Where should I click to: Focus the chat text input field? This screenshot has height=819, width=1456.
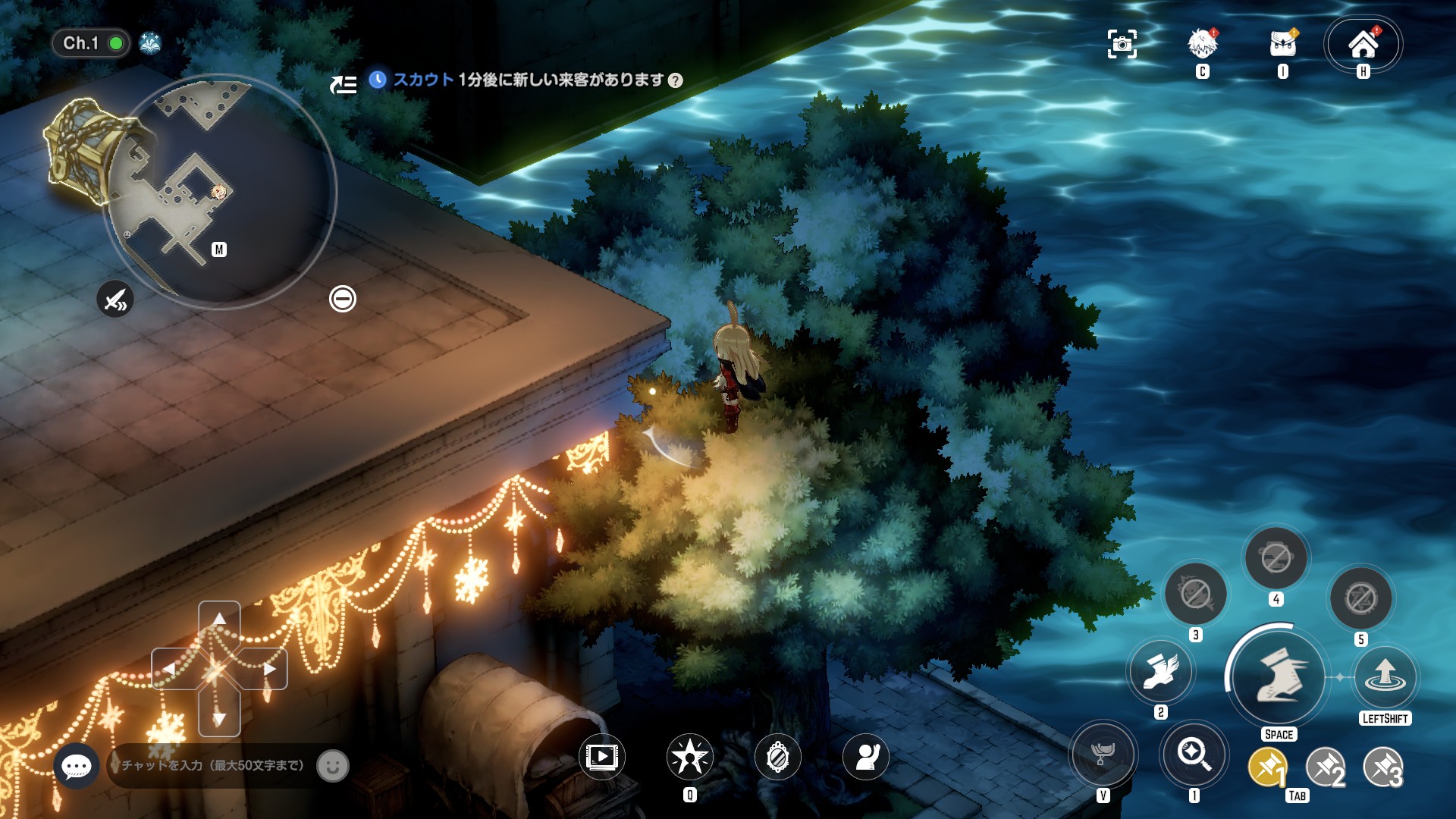click(x=214, y=766)
